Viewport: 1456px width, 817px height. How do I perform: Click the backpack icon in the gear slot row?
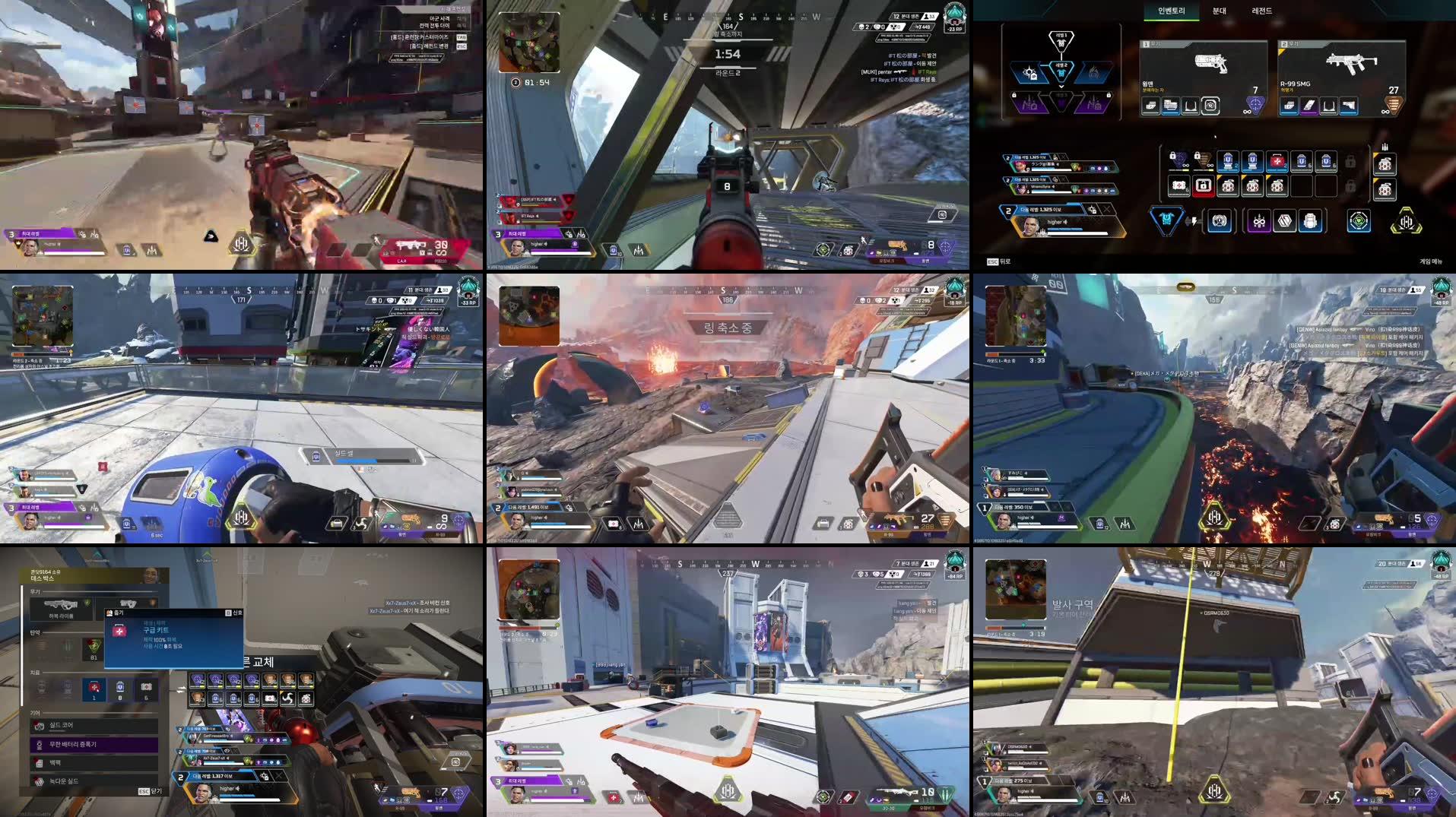pyautogui.click(x=1310, y=221)
